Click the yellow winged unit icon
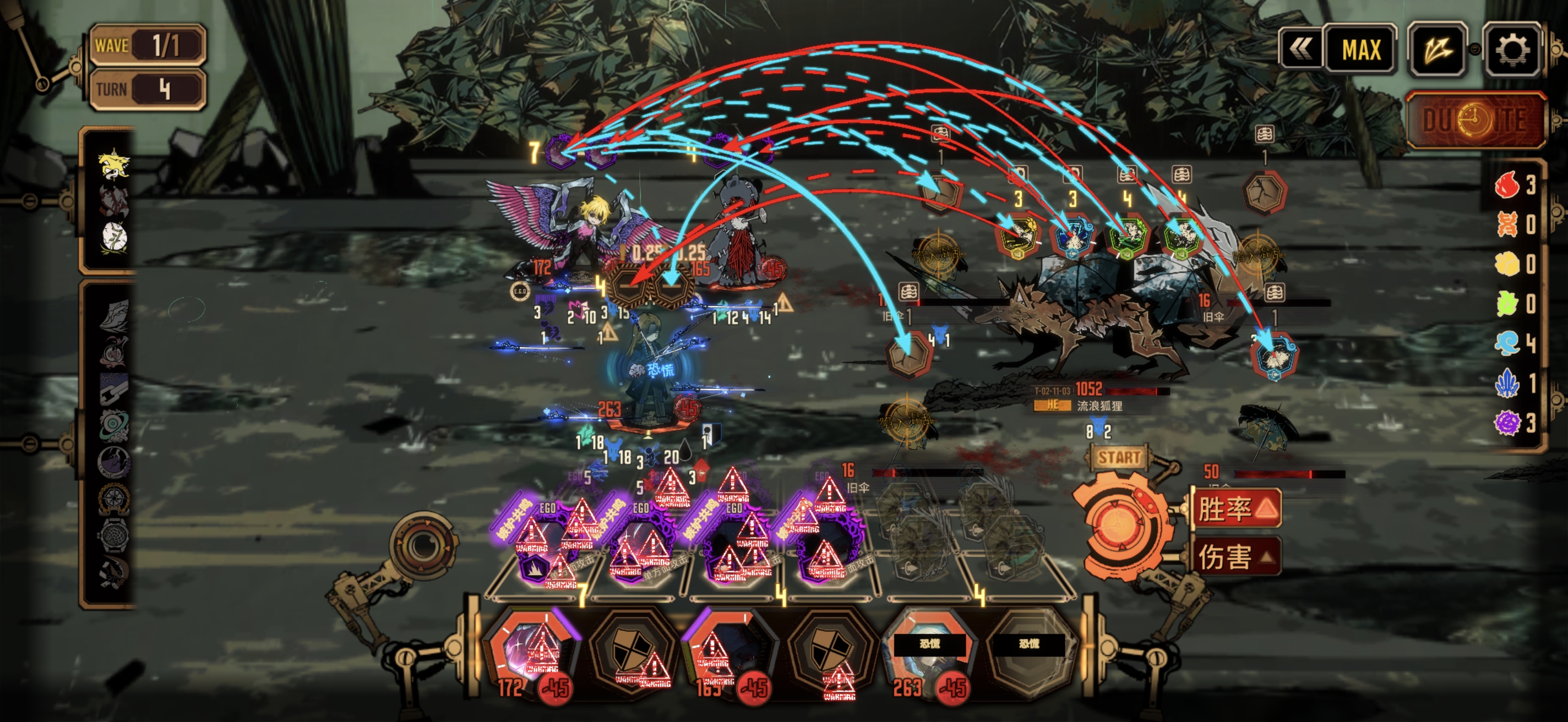 114,164
